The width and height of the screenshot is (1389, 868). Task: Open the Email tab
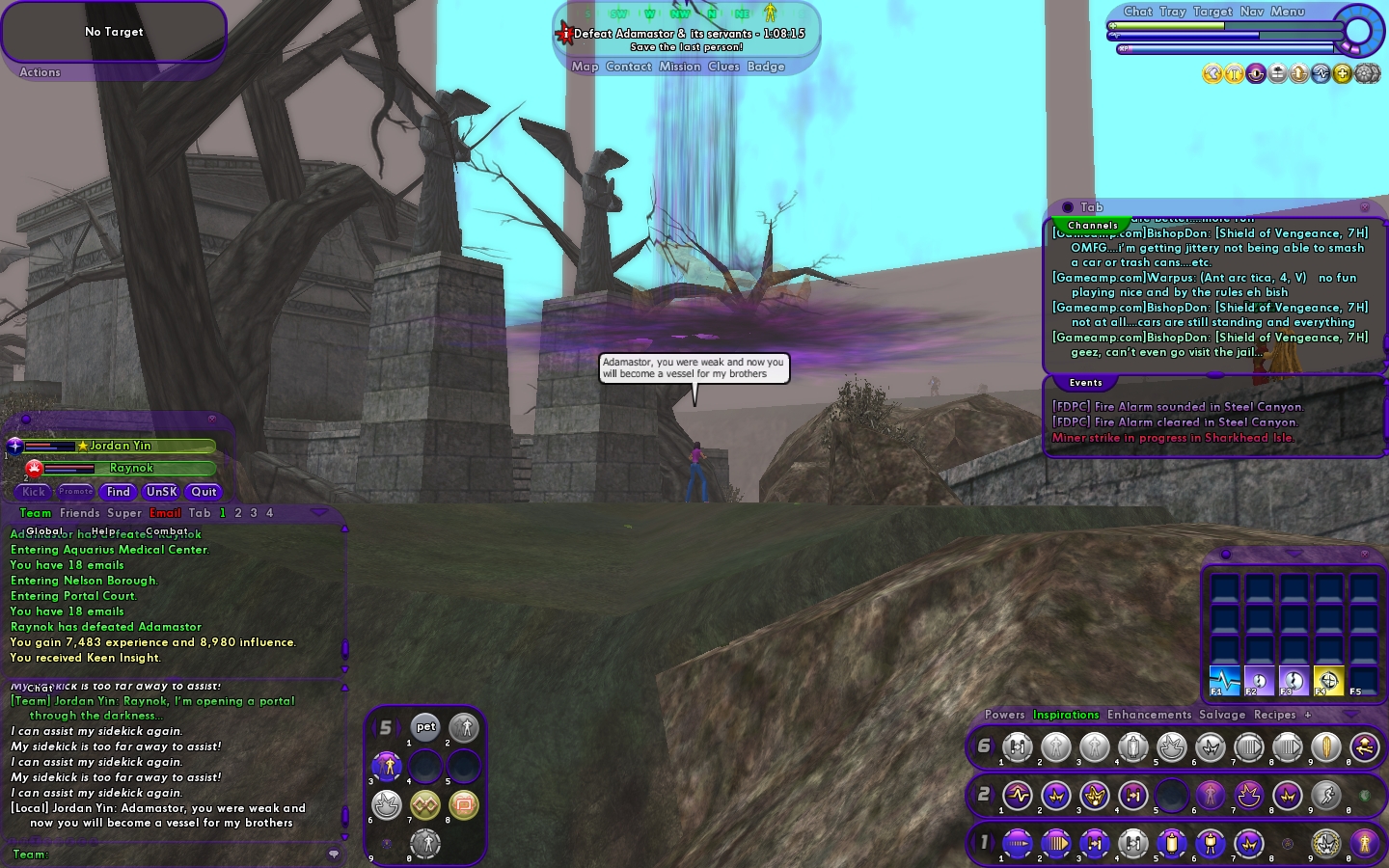click(165, 513)
